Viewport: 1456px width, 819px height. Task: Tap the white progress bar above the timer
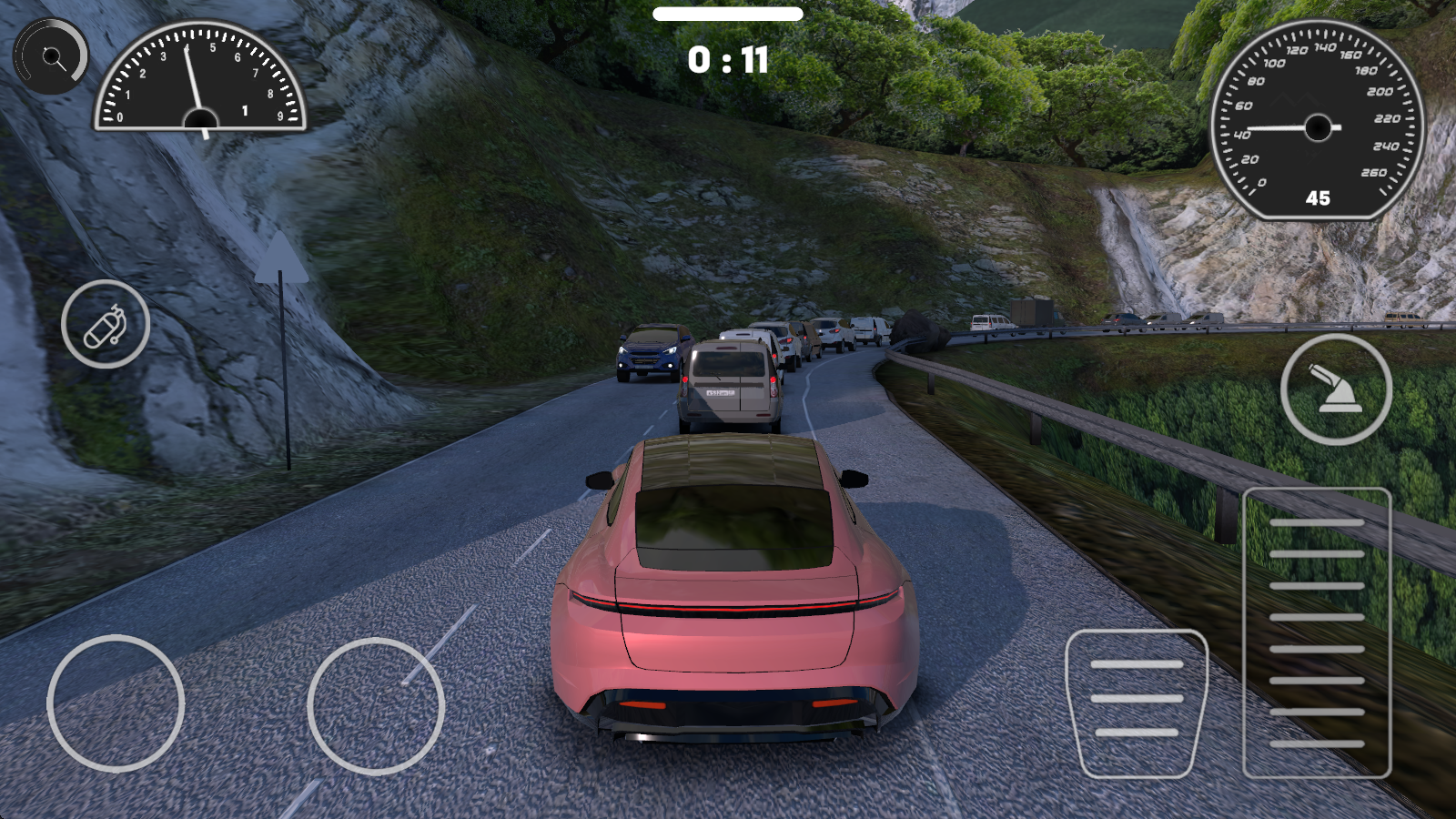[x=727, y=15]
